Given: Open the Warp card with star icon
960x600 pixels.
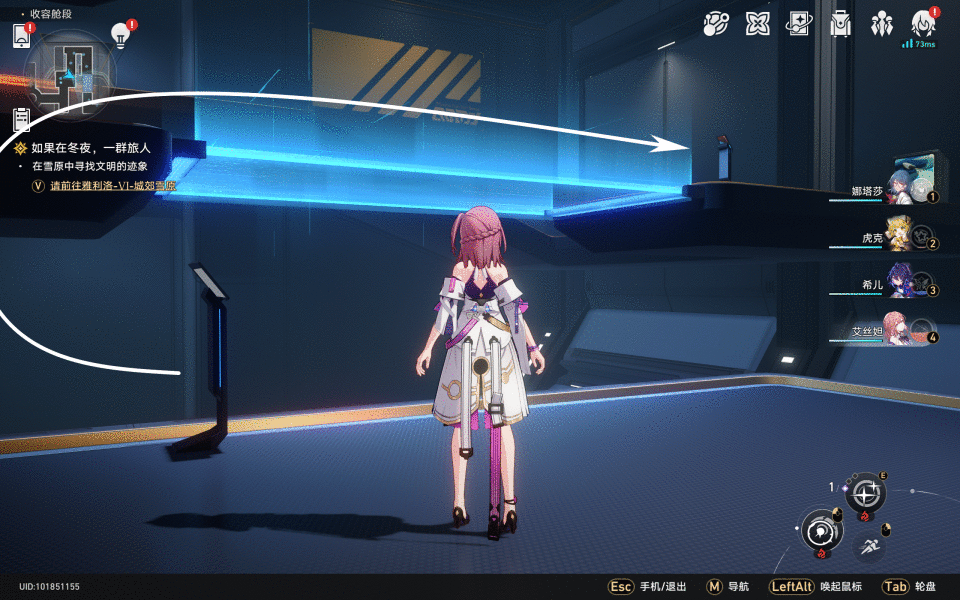Looking at the screenshot, I should pos(799,24).
